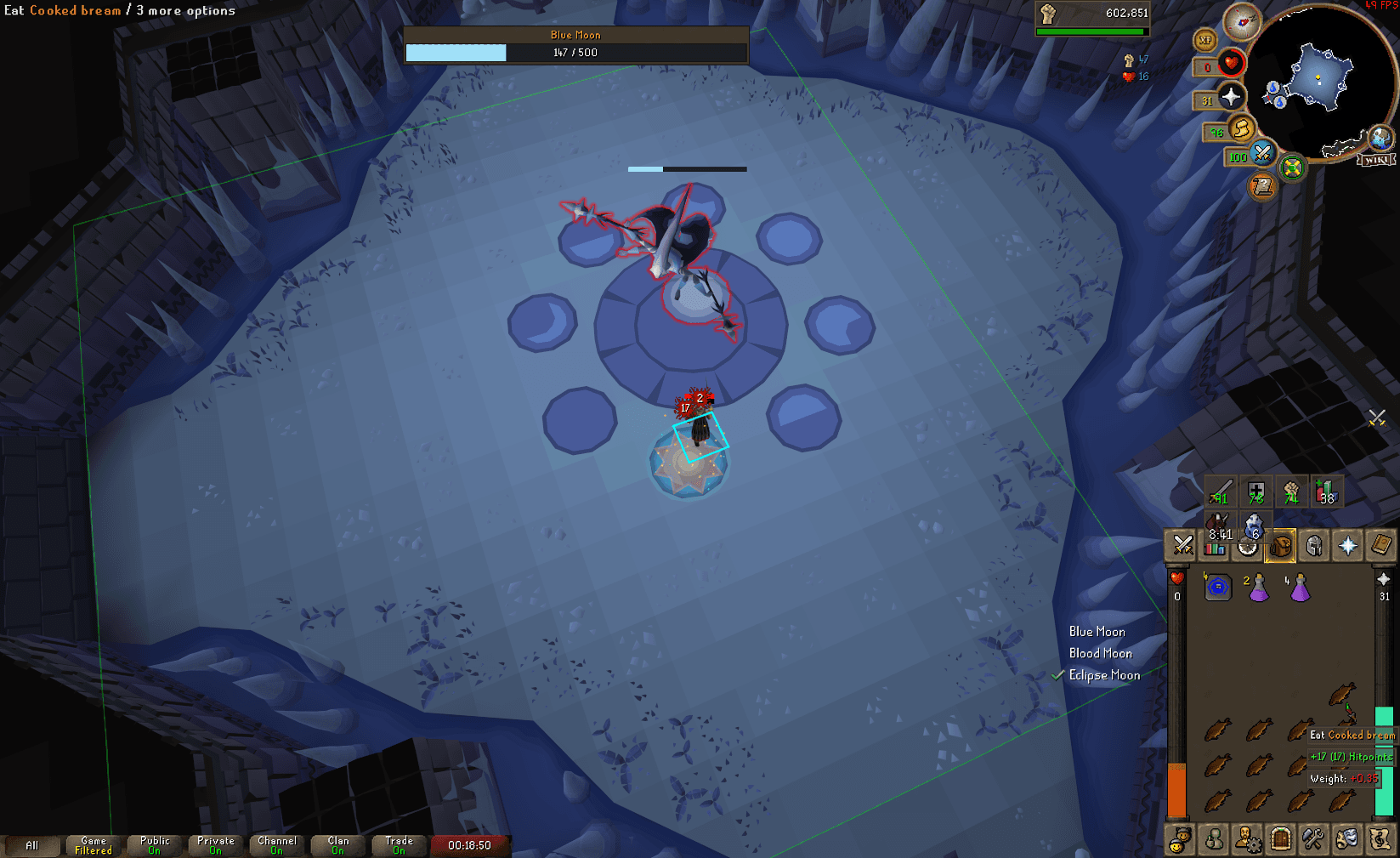Select the All chat tab
This screenshot has width=1400, height=858.
[x=33, y=845]
